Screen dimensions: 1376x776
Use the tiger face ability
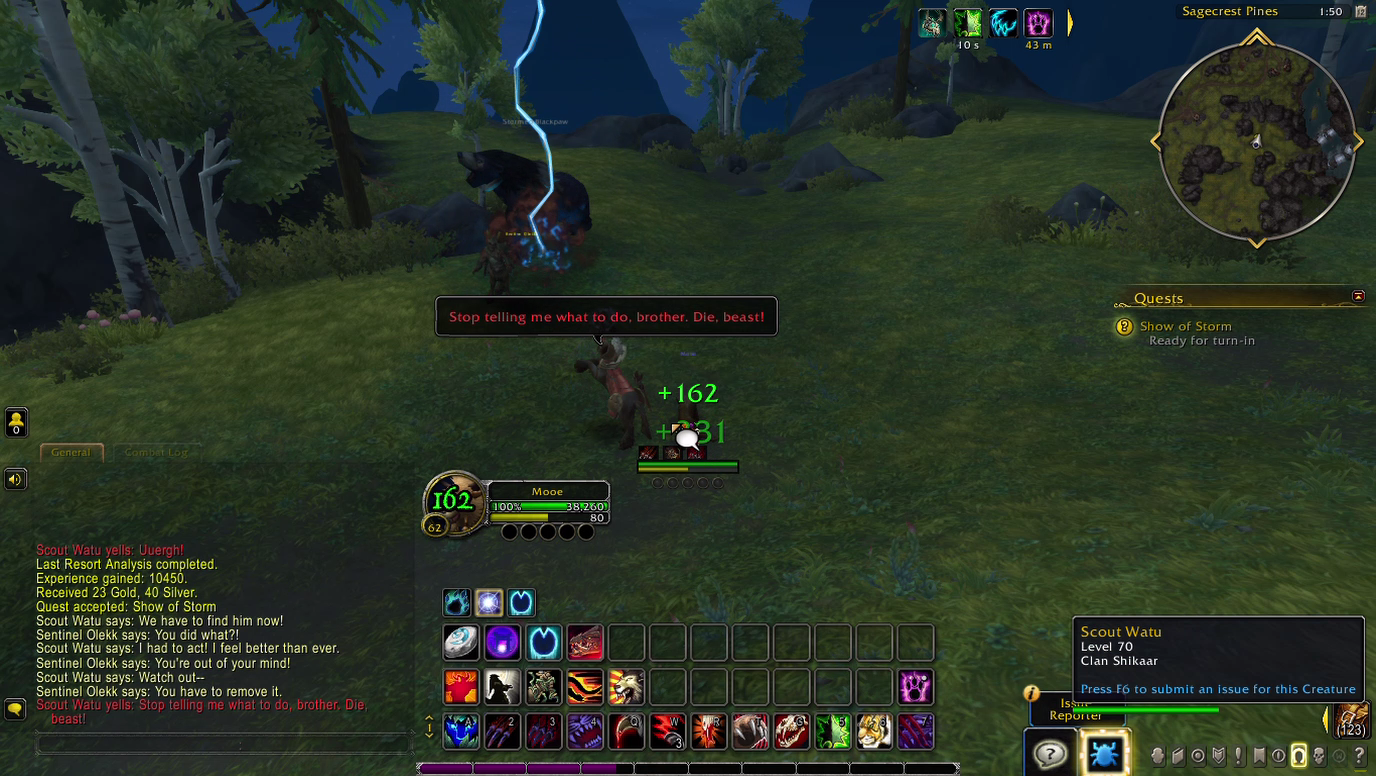point(874,731)
